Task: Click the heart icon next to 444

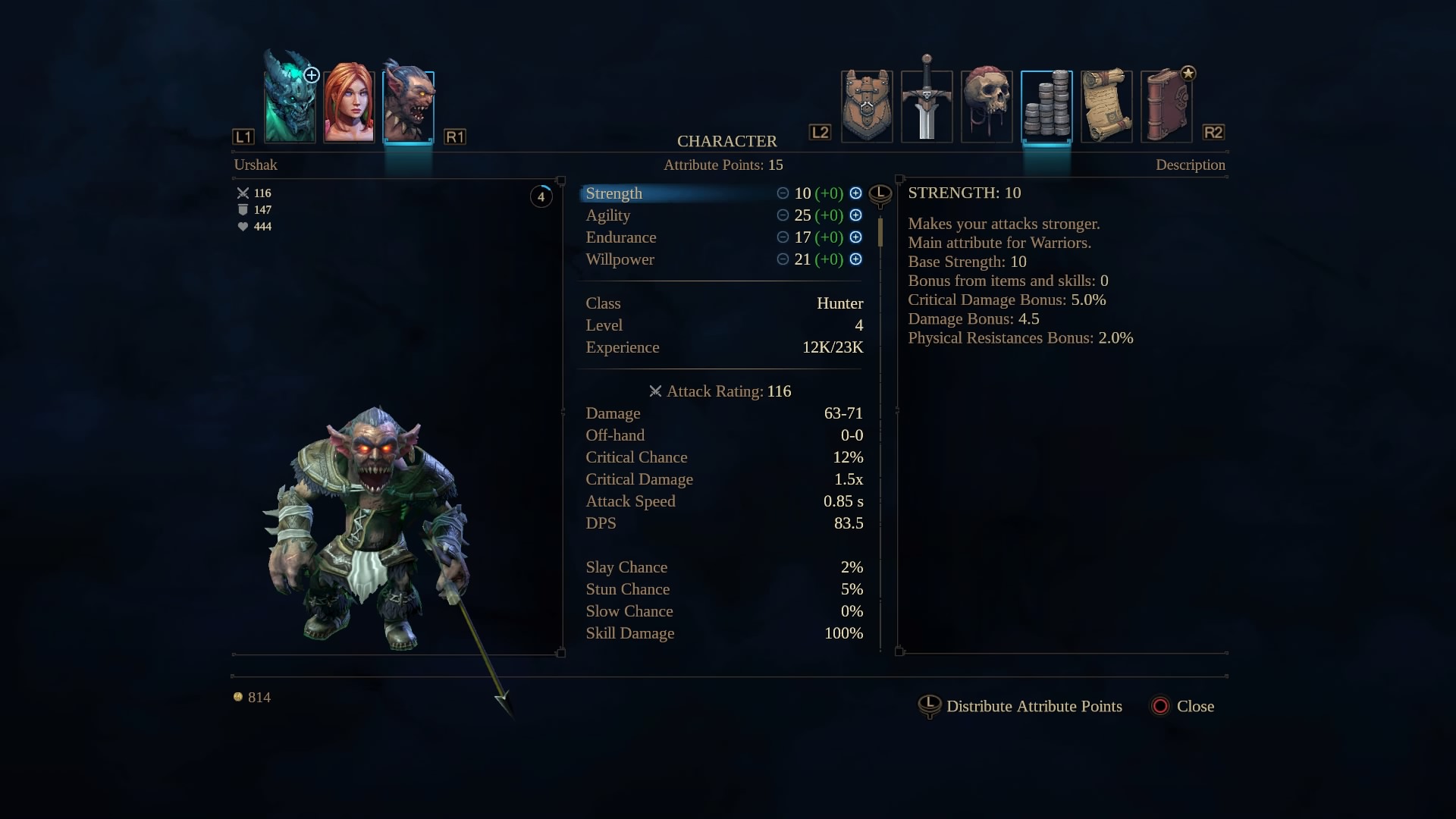Action: pos(242,226)
